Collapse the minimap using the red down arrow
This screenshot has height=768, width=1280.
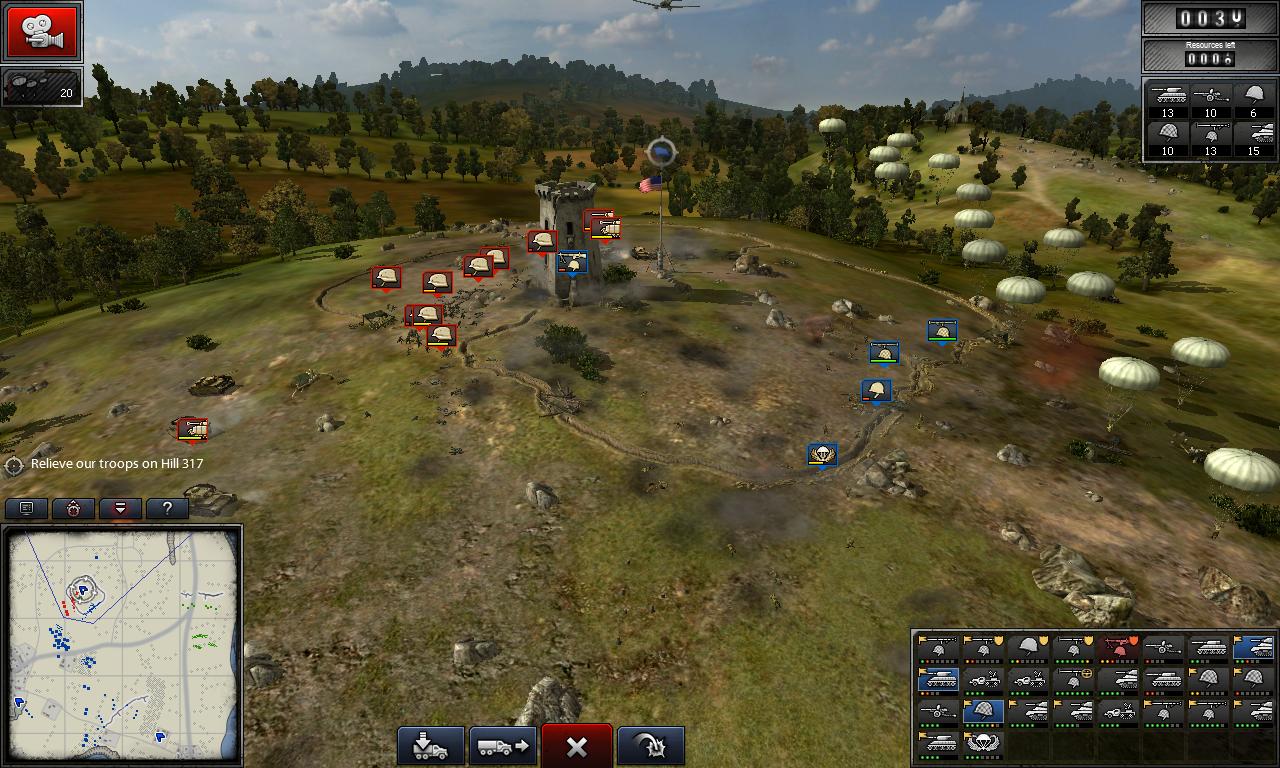pyautogui.click(x=120, y=508)
